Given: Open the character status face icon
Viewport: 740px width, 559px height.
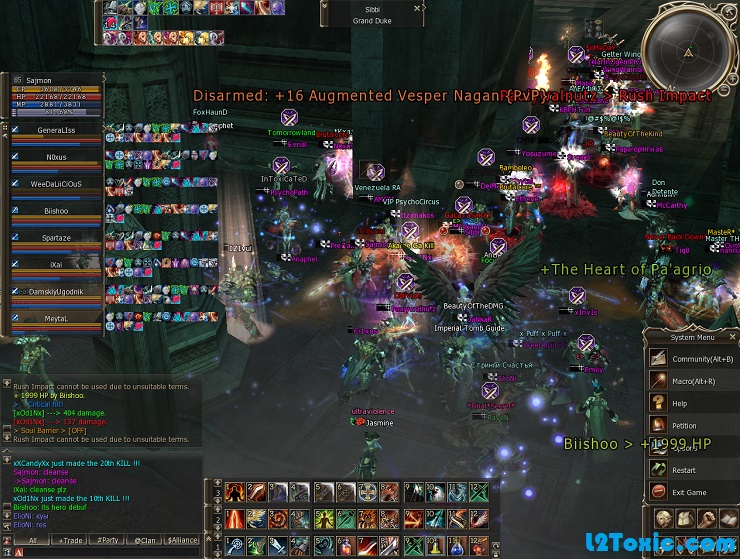Looking at the screenshot, I should tap(663, 519).
